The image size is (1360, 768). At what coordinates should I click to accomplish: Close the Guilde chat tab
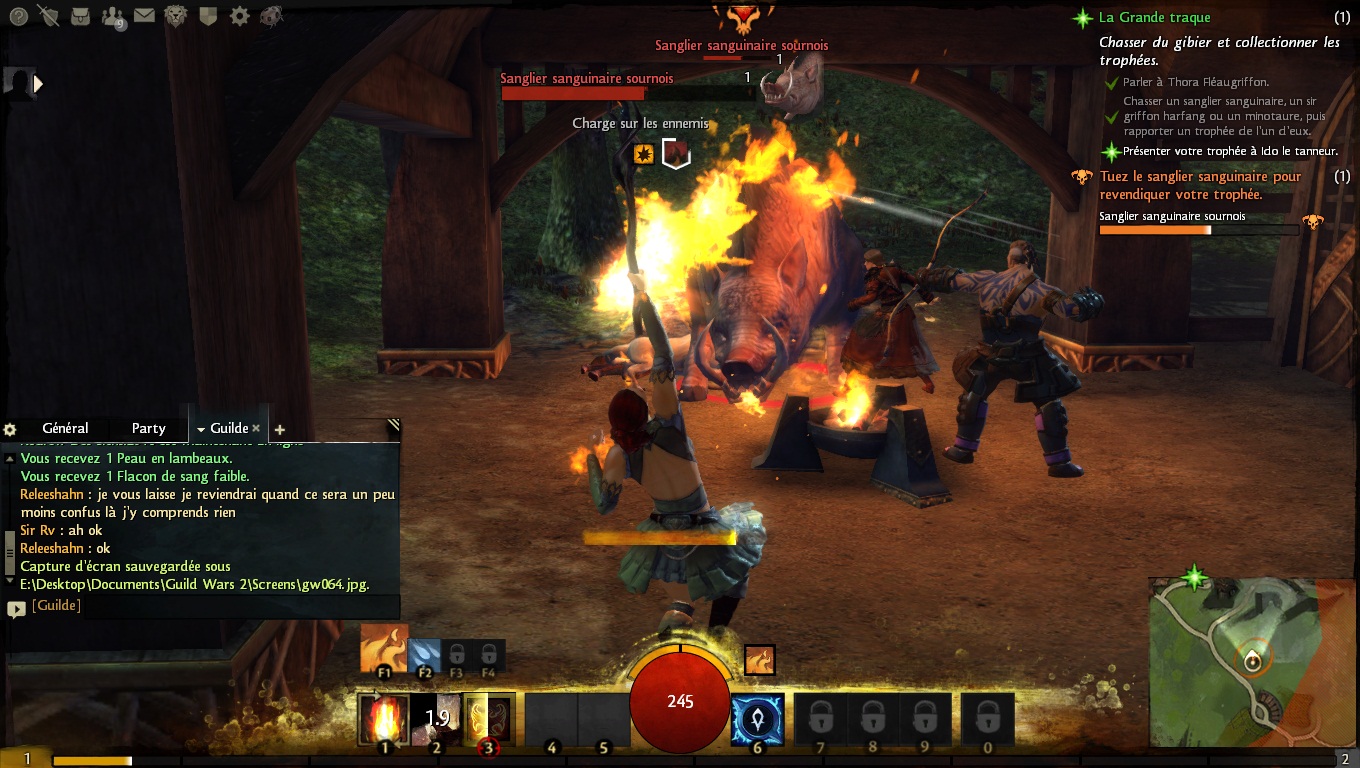(256, 428)
